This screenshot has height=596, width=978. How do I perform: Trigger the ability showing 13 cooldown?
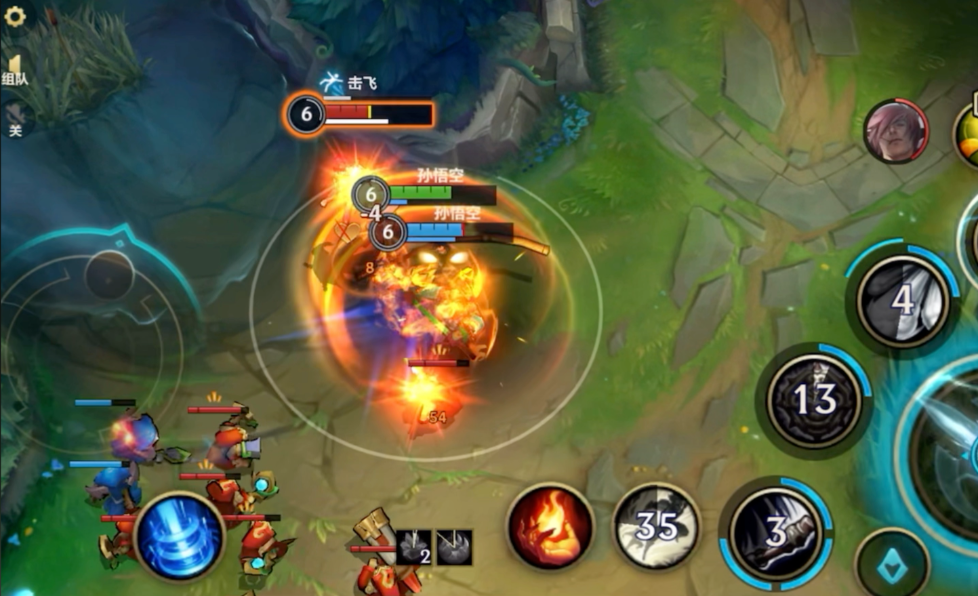(x=814, y=400)
